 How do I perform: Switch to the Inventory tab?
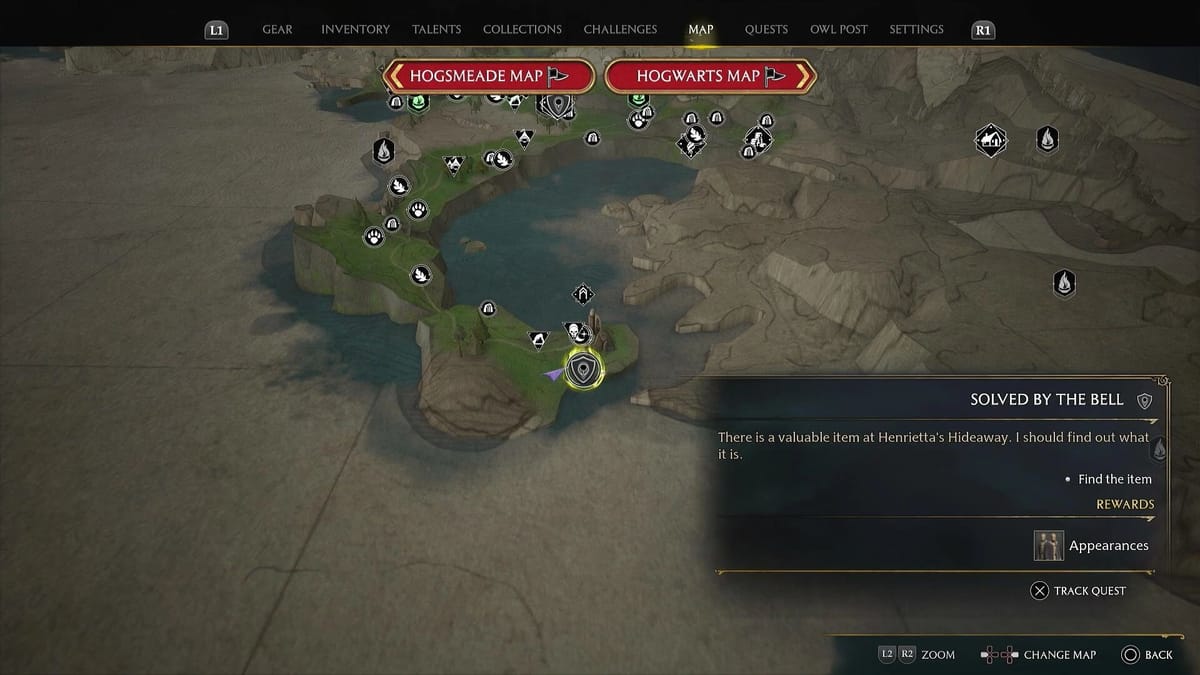355,30
